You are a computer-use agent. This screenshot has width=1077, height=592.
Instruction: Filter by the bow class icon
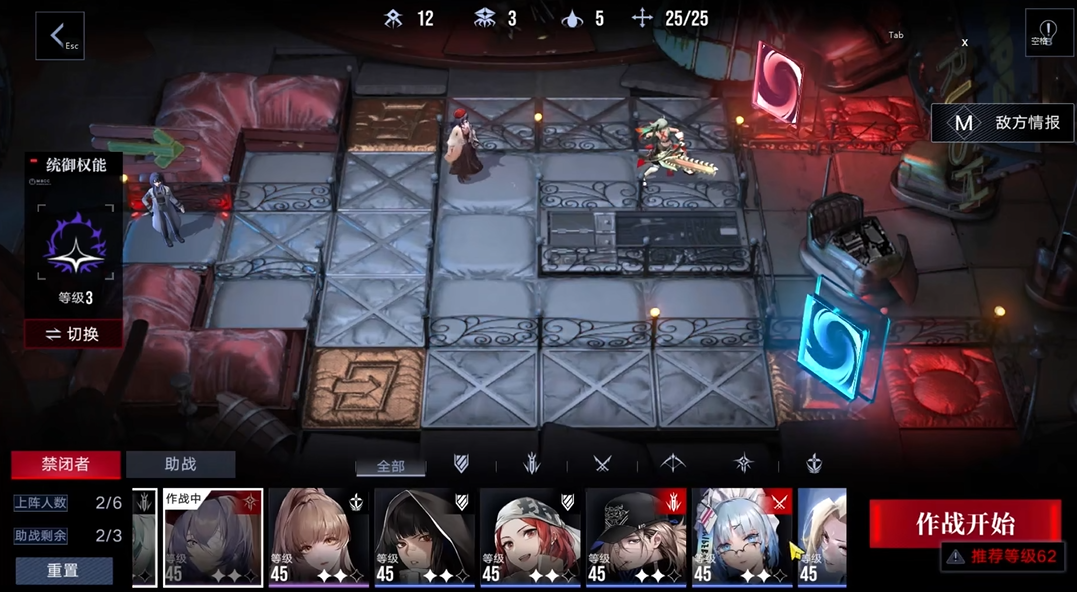[673, 463]
